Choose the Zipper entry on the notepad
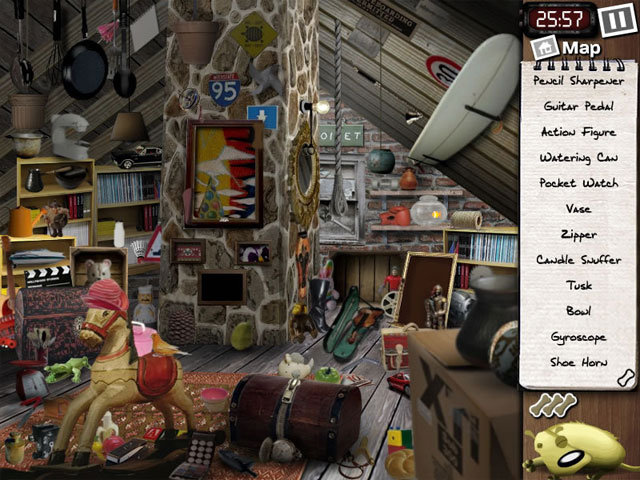Image resolution: width=640 pixels, height=480 pixels. point(579,235)
